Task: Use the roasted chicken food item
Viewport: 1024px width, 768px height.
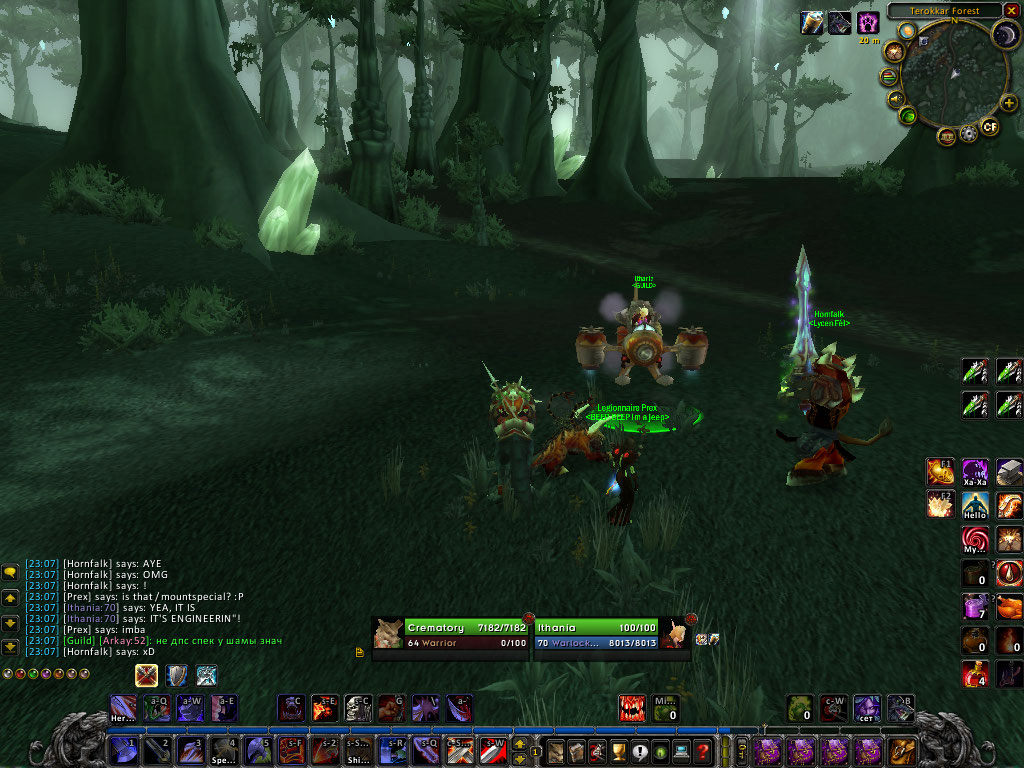Action: point(1009,607)
